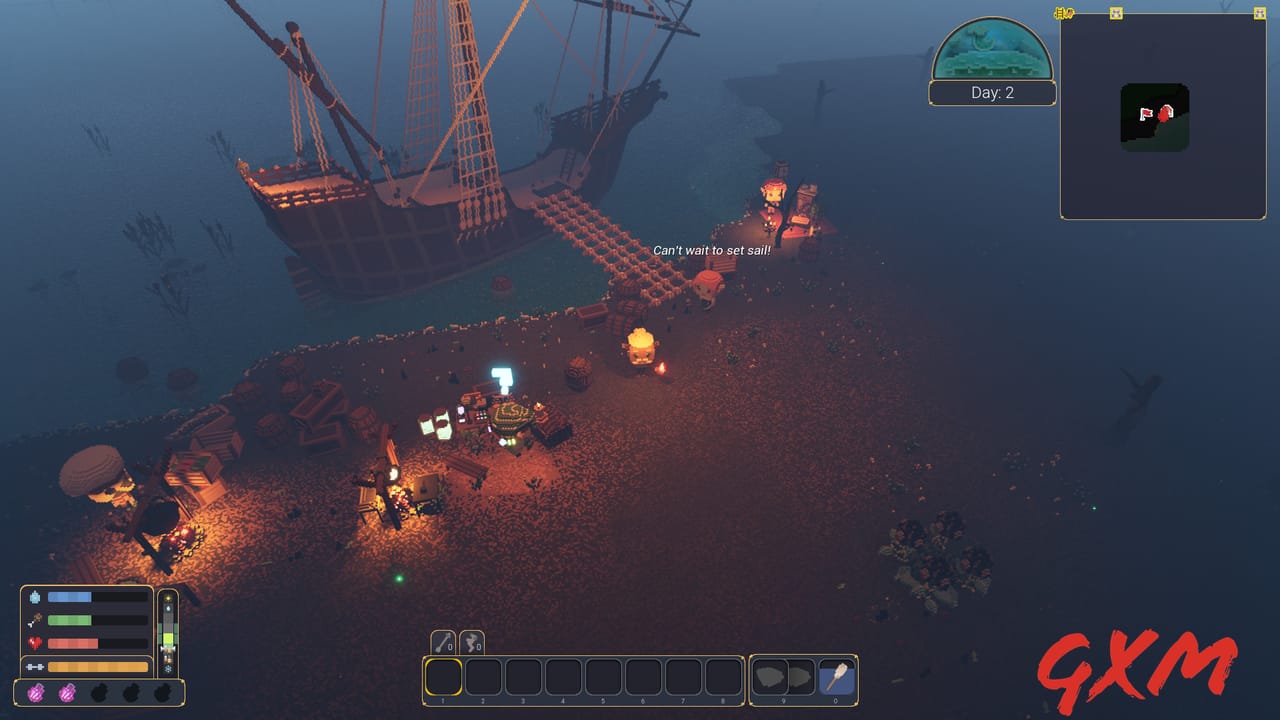Toggle the right corner minimap icon
This screenshot has height=720, width=1280.
tap(1259, 14)
